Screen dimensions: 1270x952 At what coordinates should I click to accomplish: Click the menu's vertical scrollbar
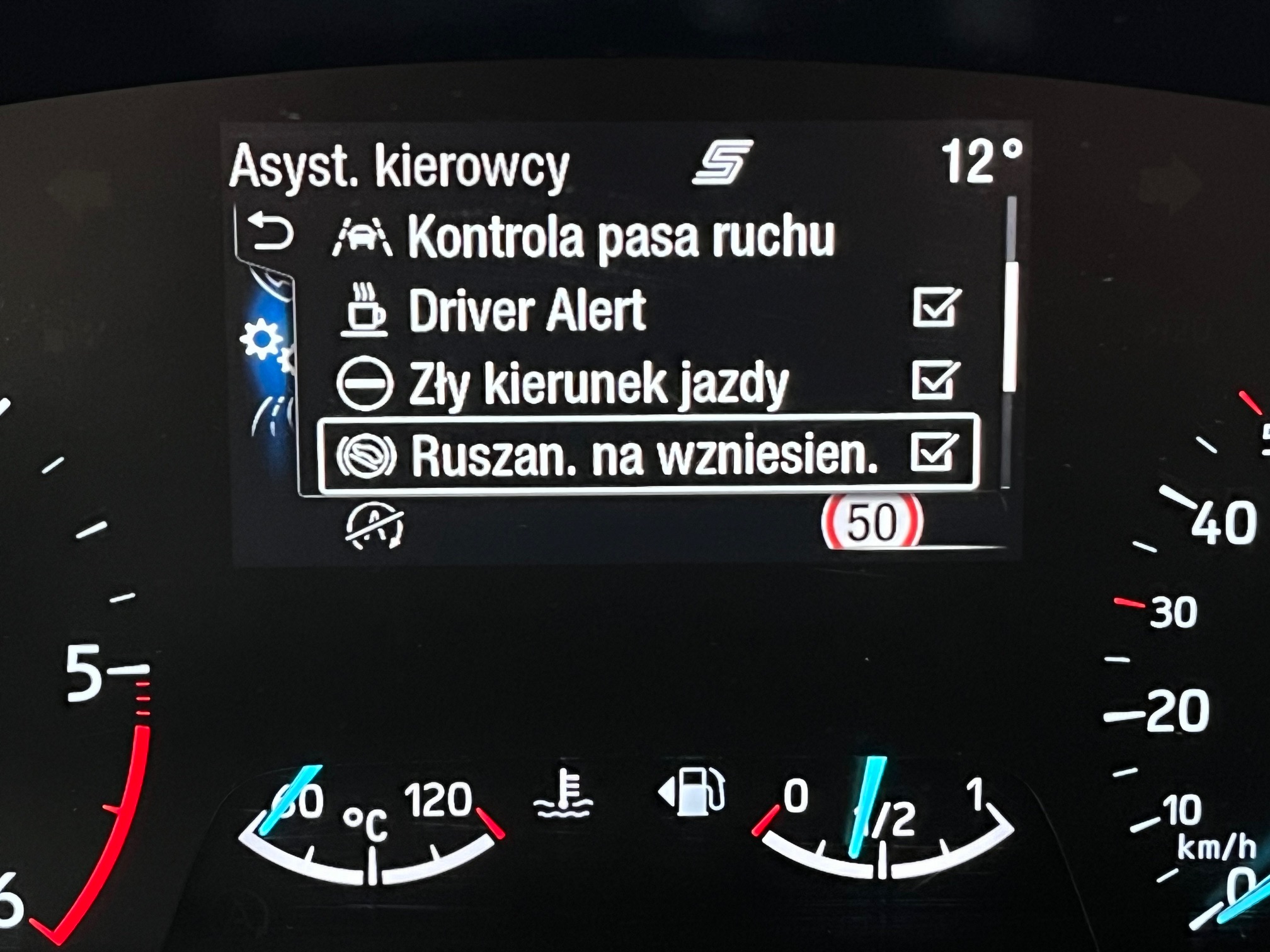1010,327
